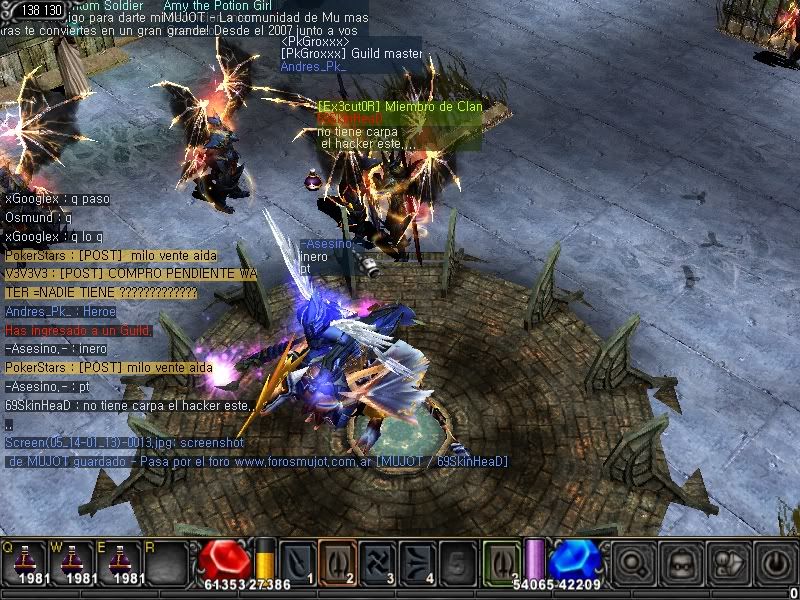The height and width of the screenshot is (600, 800).
Task: Select skill slot number 4
Action: pyautogui.click(x=418, y=560)
